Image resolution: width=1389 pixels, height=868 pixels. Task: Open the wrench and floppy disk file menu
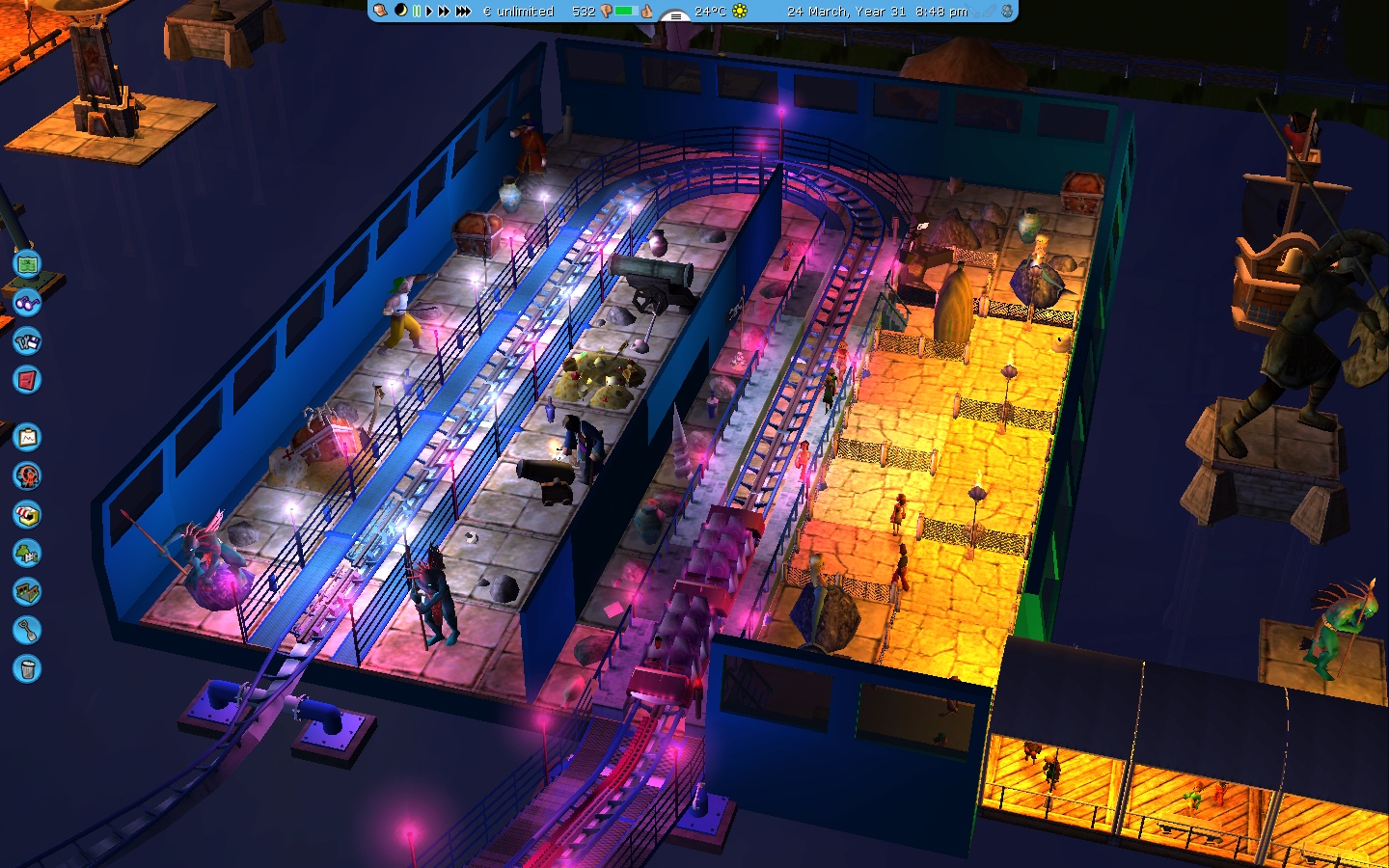coord(27,341)
